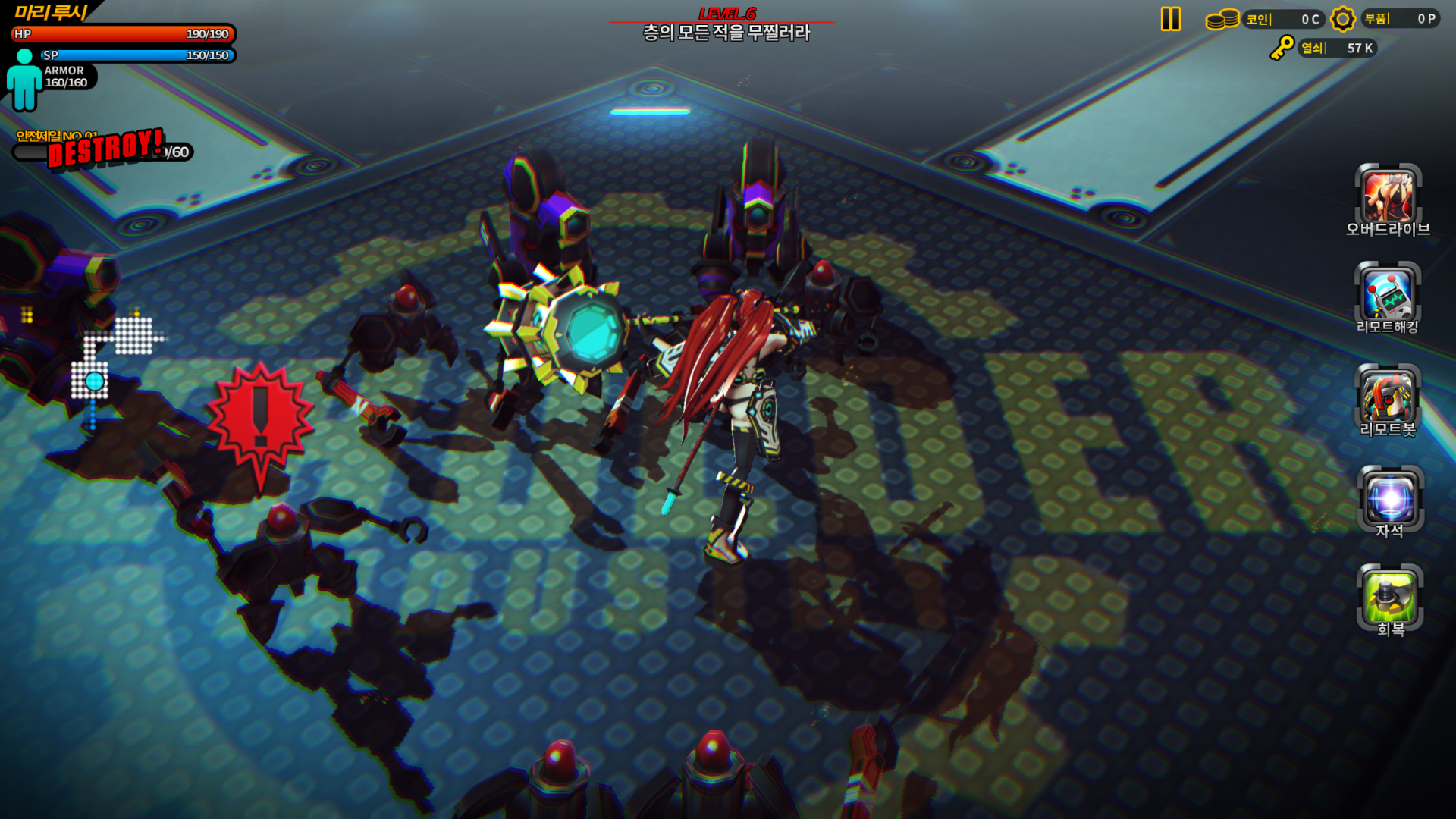Screen dimensions: 1456x819
Task: Activate the 자석 magnet skill
Action: [x=1390, y=498]
